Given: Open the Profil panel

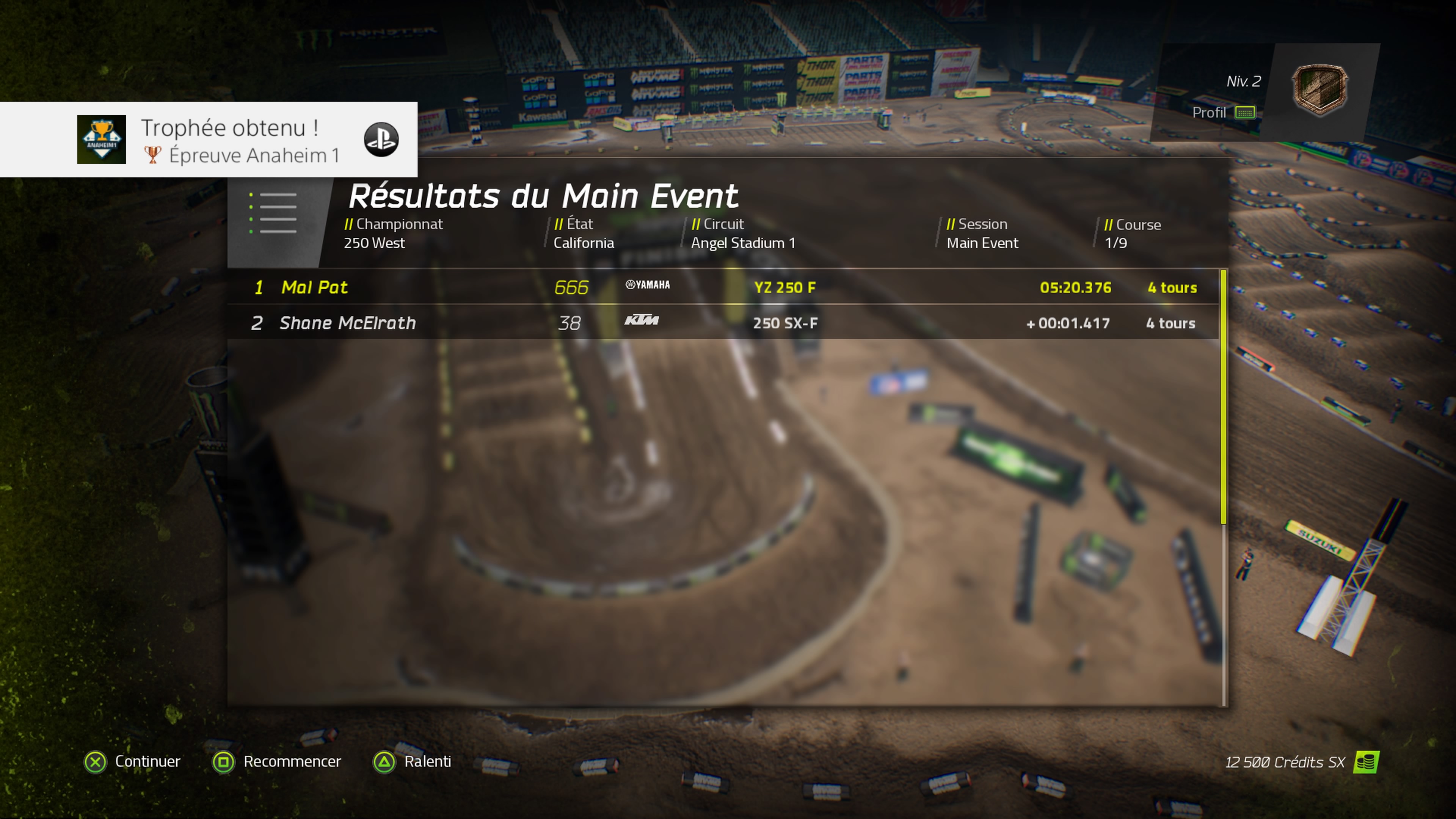Looking at the screenshot, I should (x=1222, y=113).
